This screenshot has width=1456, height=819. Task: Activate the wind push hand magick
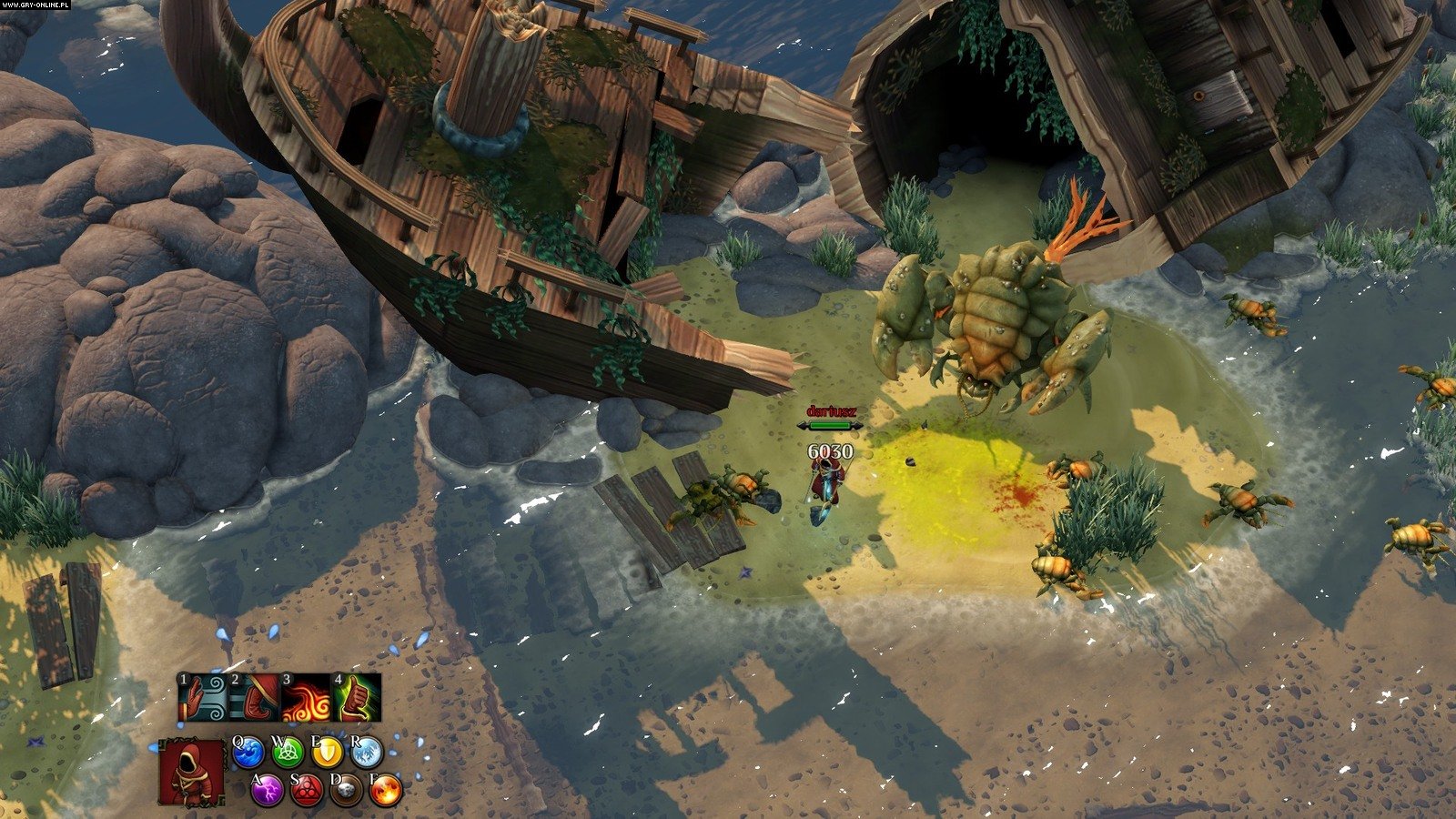pyautogui.click(x=202, y=698)
